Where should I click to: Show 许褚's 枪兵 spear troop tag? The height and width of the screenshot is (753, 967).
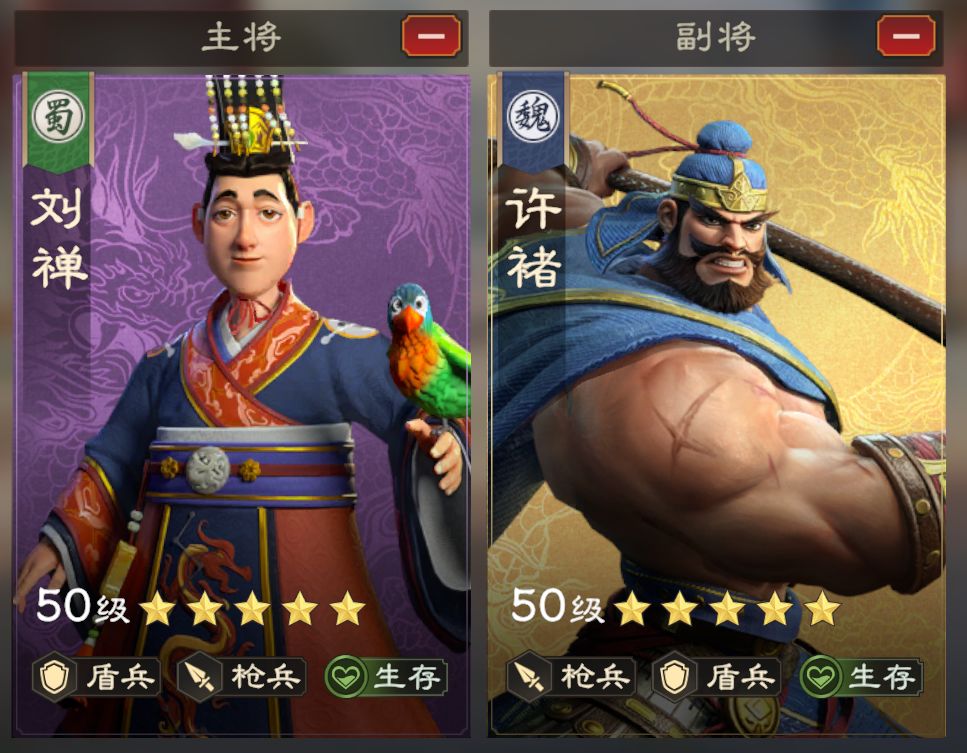(x=571, y=677)
